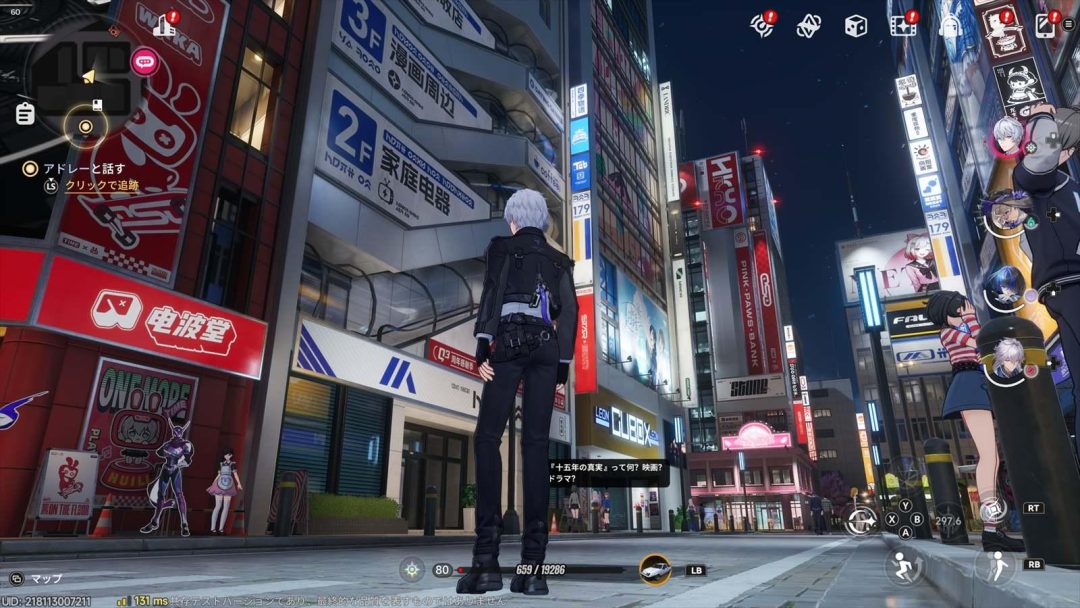Open the target crosshair menu icon
Viewport: 1080px width, 608px height.
762,26
